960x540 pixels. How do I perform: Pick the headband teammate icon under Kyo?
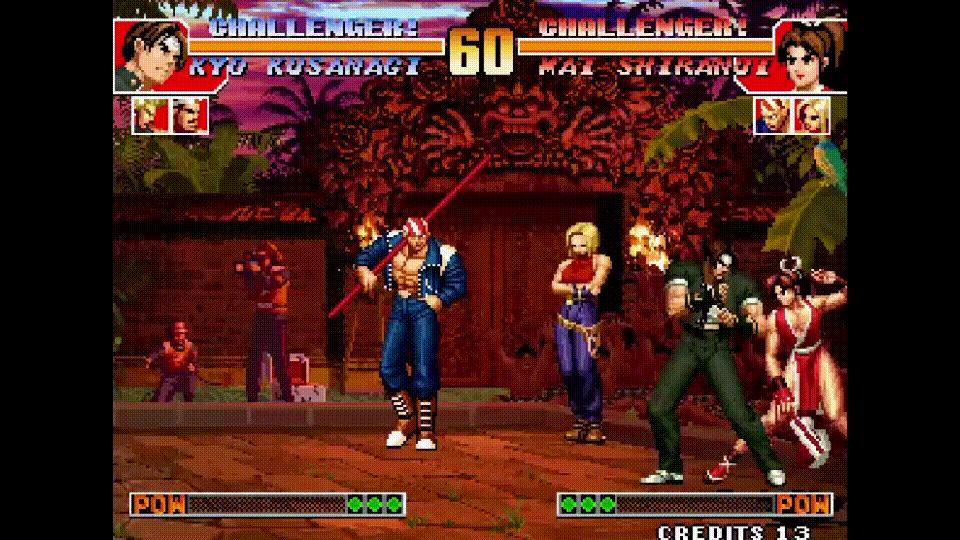pyautogui.click(x=189, y=116)
